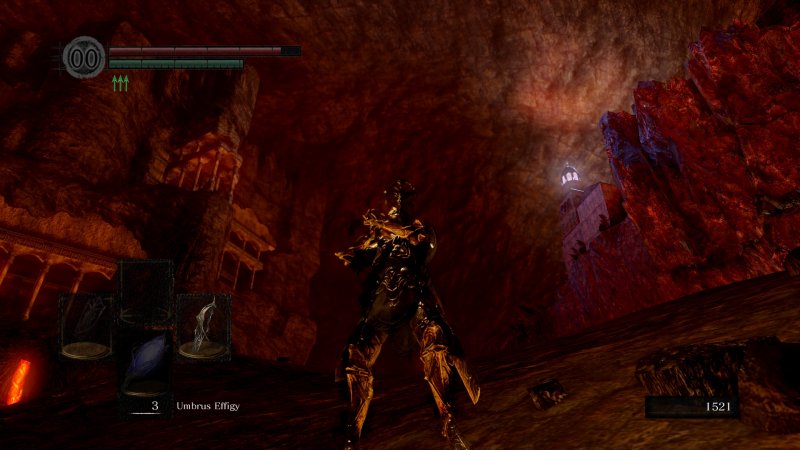Click the round humanity counter emblem
The height and width of the screenshot is (450, 800).
(x=84, y=56)
